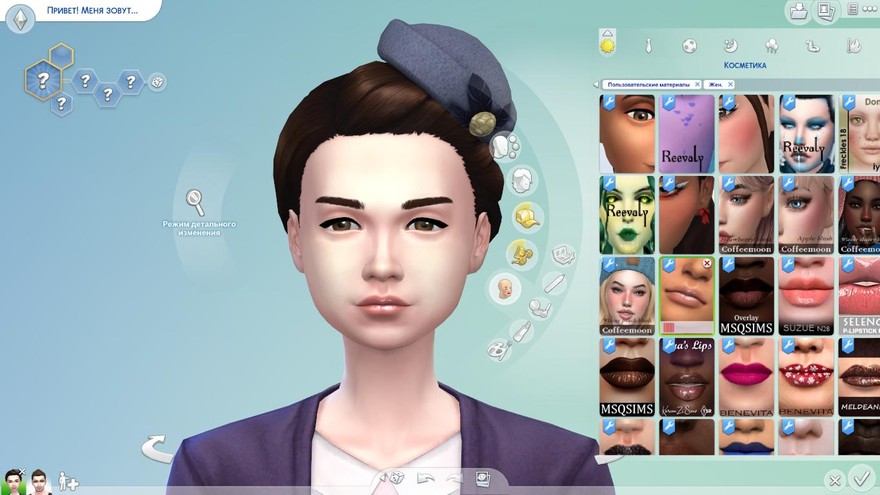Viewport: 880px width, 495px height.
Task: Add a new Sim to the household
Action: 67,481
